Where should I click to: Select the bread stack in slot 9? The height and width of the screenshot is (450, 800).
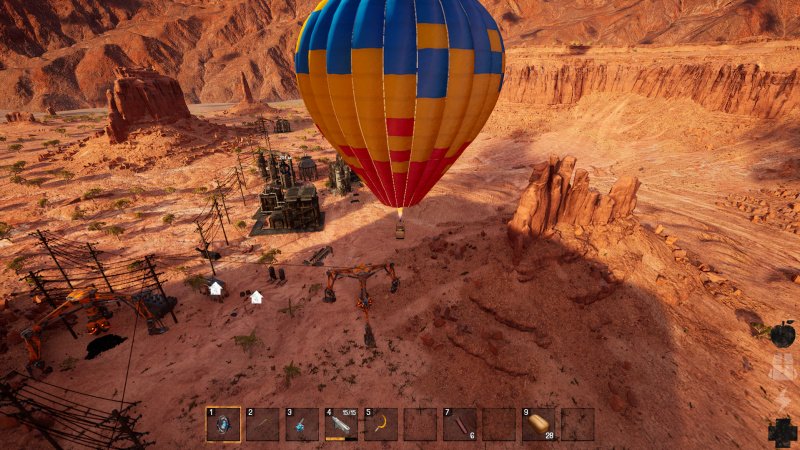tap(539, 424)
